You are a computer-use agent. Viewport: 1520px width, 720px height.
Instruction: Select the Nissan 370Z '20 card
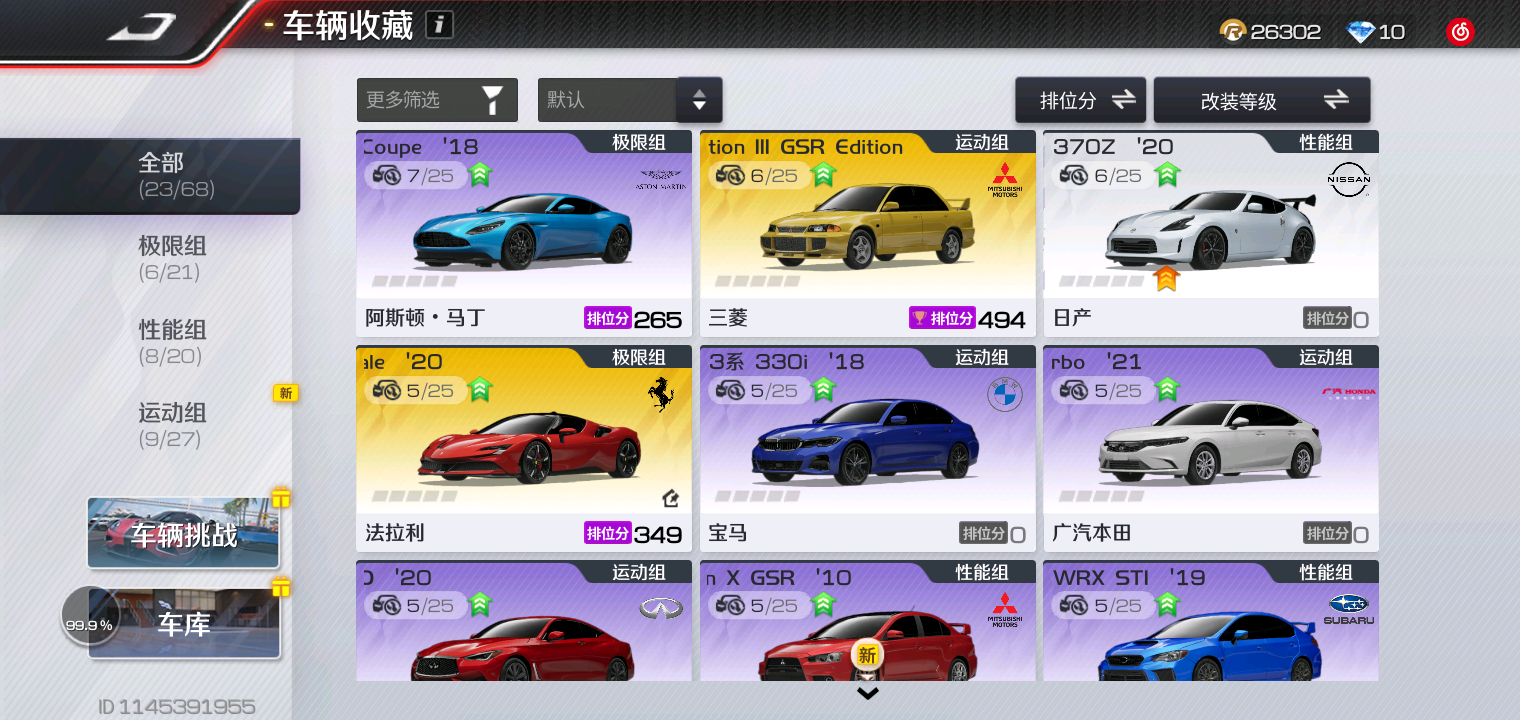(1210, 235)
